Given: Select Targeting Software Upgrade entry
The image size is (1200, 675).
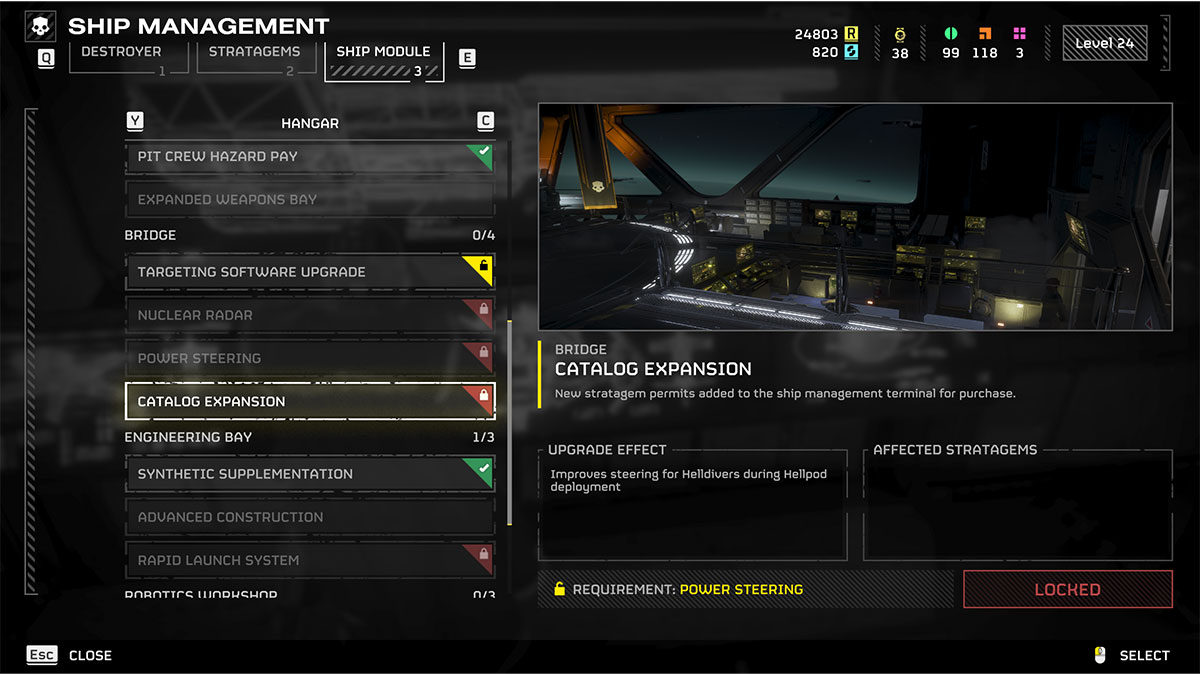Looking at the screenshot, I should pyautogui.click(x=309, y=272).
